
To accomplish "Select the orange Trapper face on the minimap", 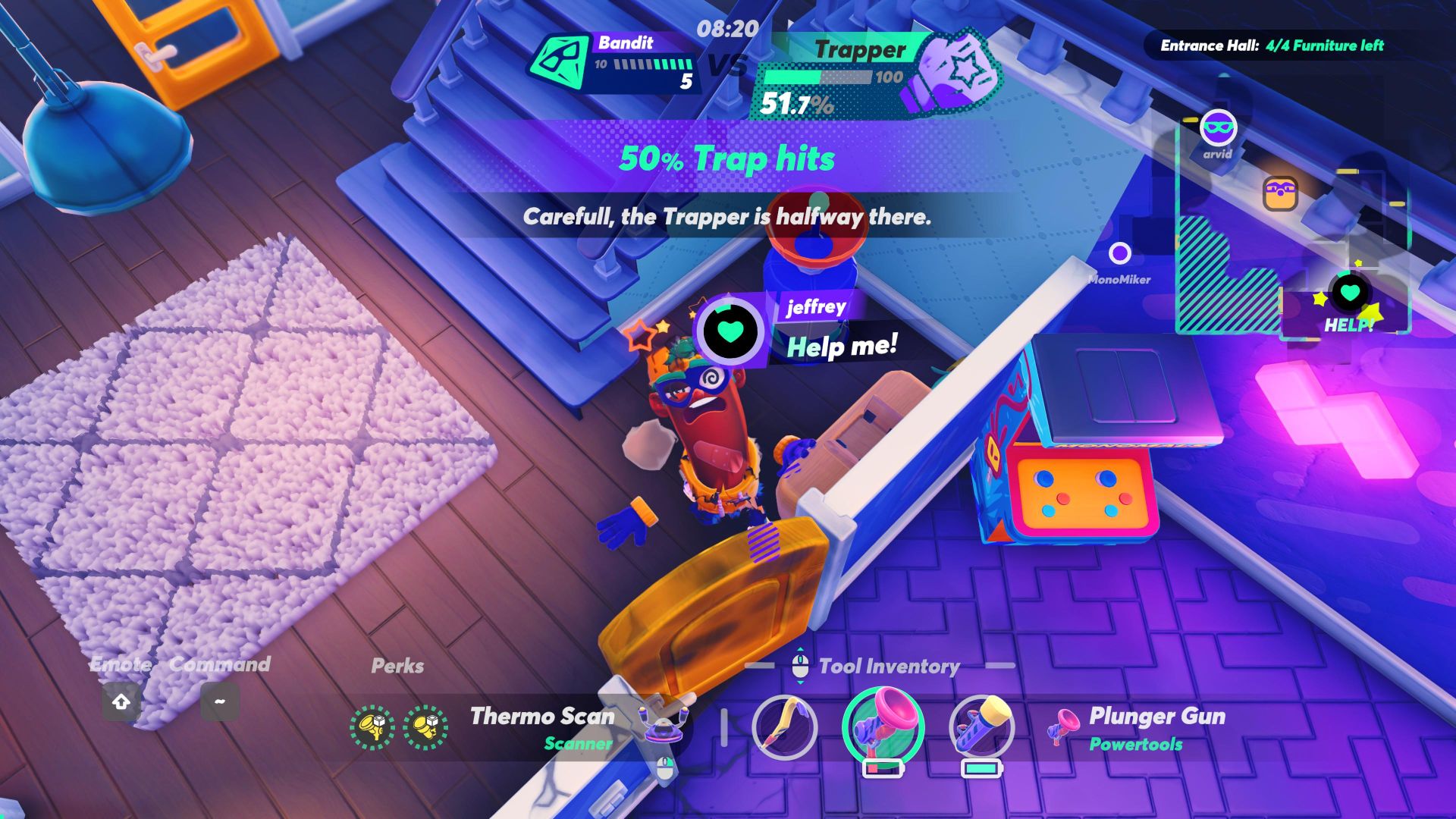I will pyautogui.click(x=1280, y=193).
